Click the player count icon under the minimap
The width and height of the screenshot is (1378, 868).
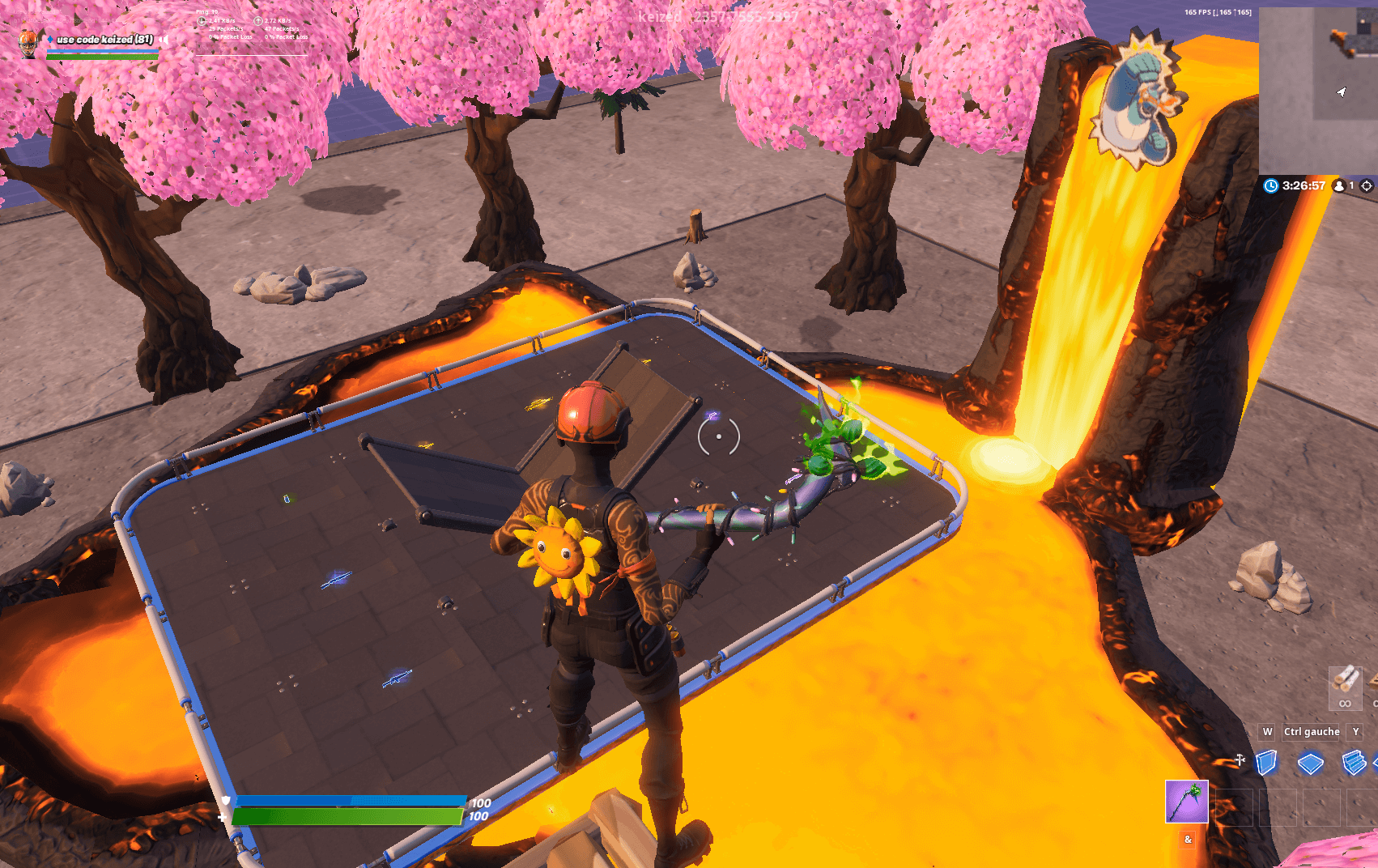point(1339,186)
